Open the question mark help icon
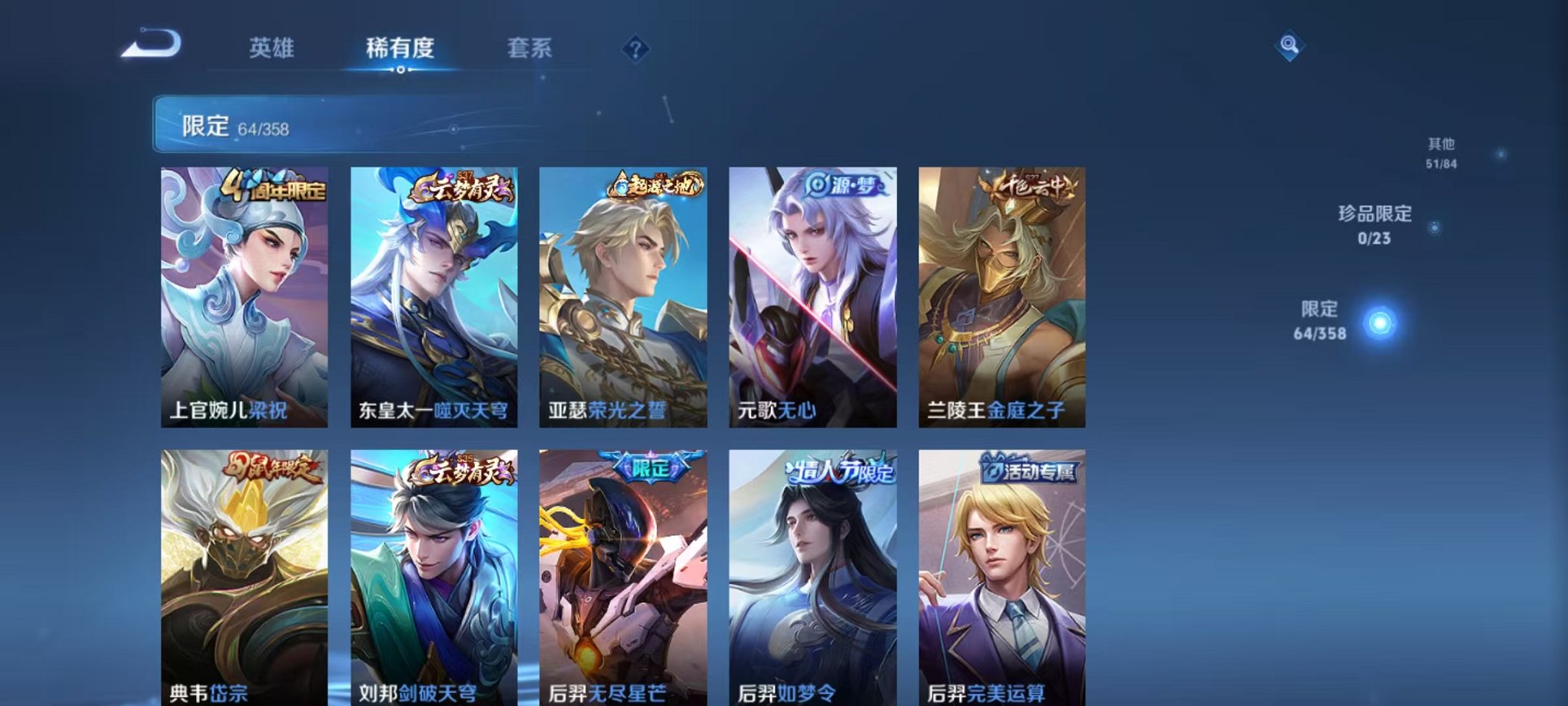Screen dimensions: 1568x706 point(635,49)
